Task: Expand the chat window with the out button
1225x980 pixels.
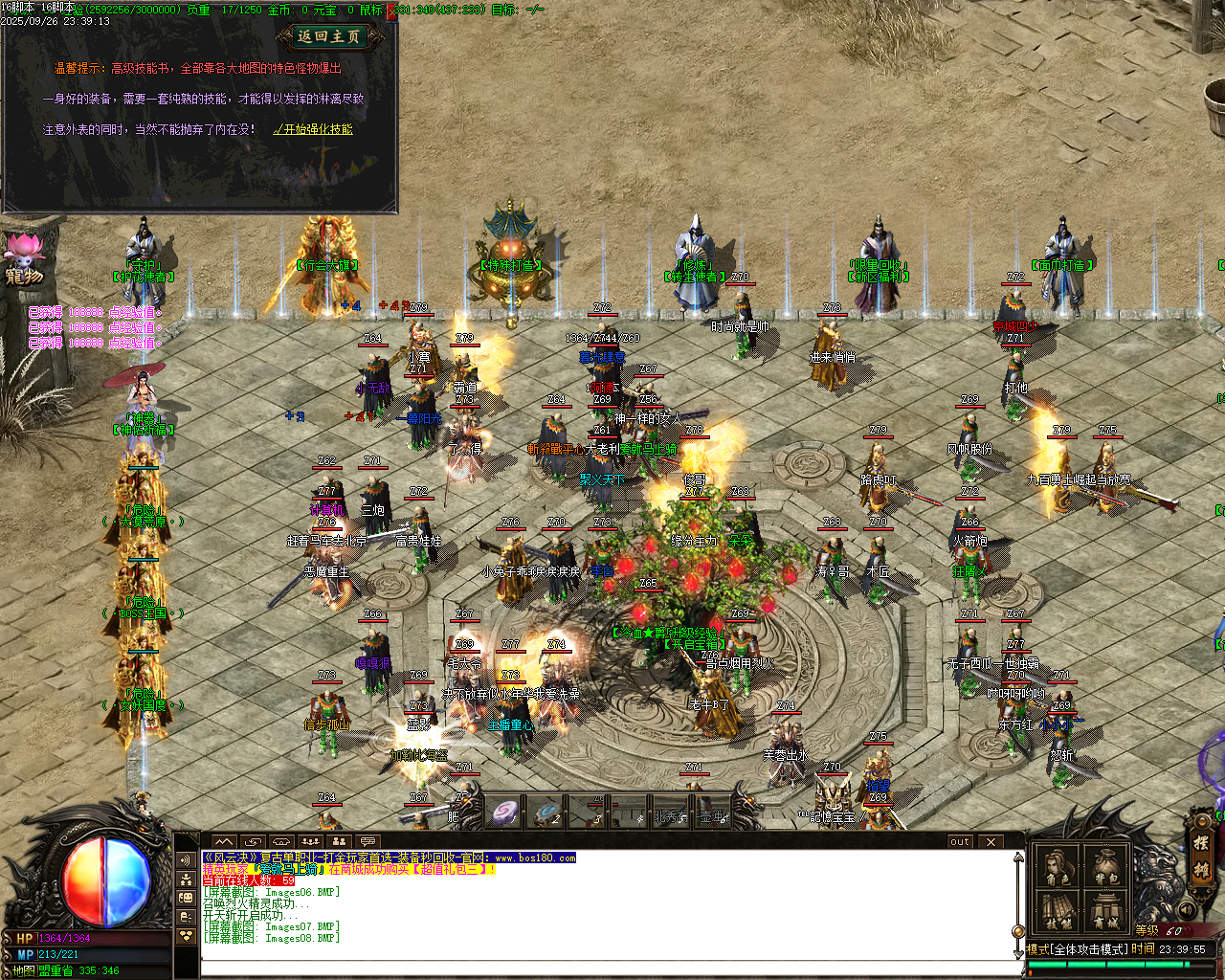Action: pos(959,842)
